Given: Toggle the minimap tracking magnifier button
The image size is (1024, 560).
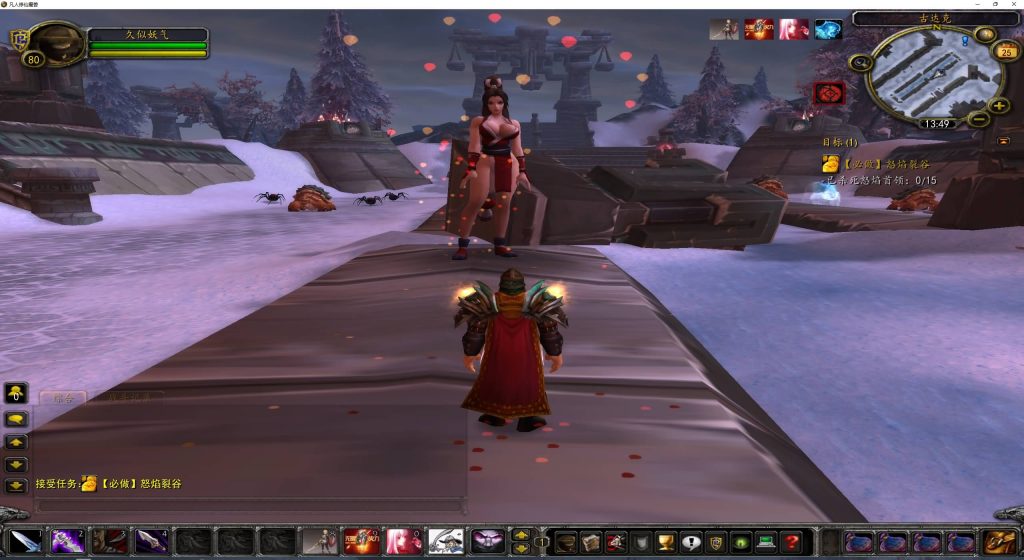Looking at the screenshot, I should (858, 63).
